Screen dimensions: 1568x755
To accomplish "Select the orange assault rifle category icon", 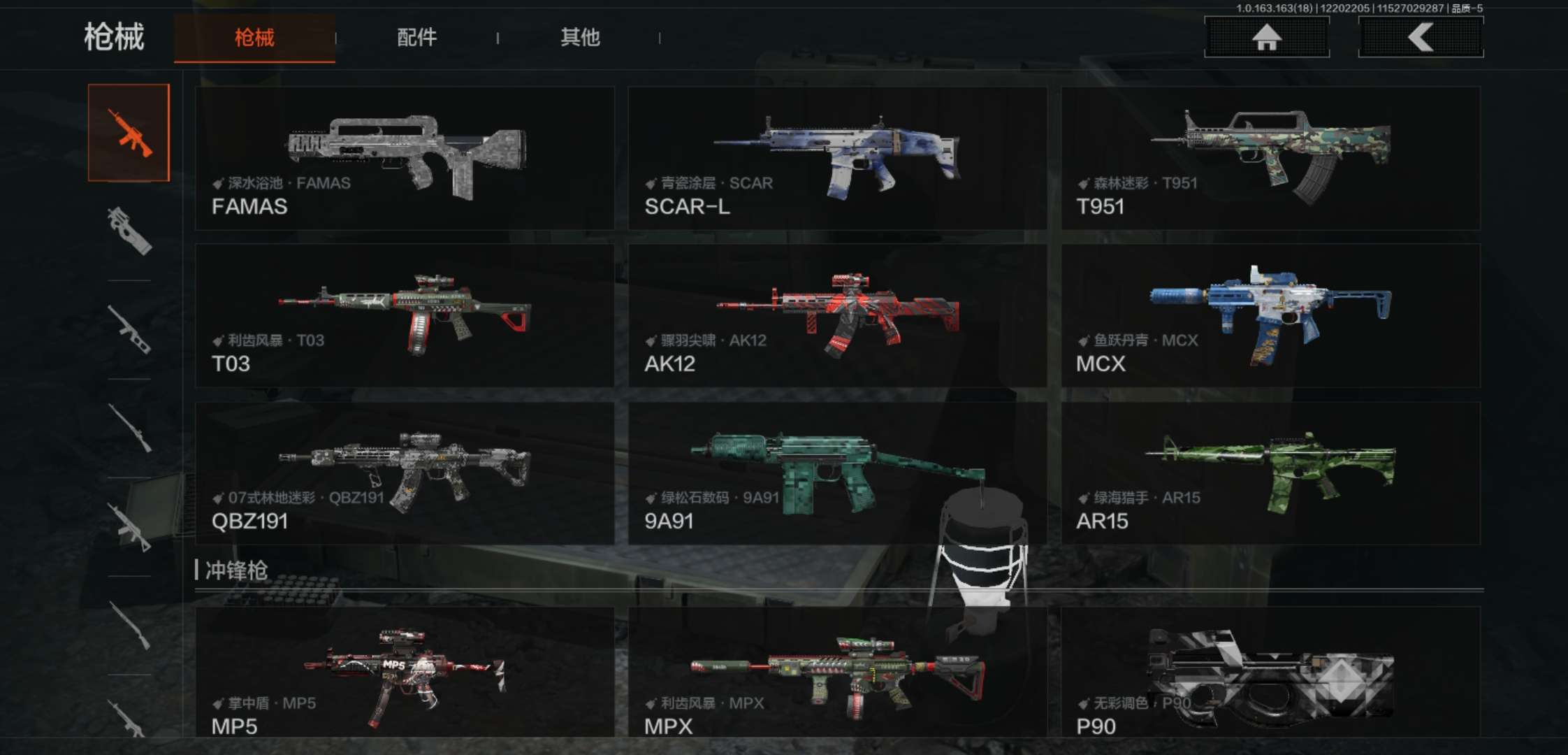I will tap(129, 133).
